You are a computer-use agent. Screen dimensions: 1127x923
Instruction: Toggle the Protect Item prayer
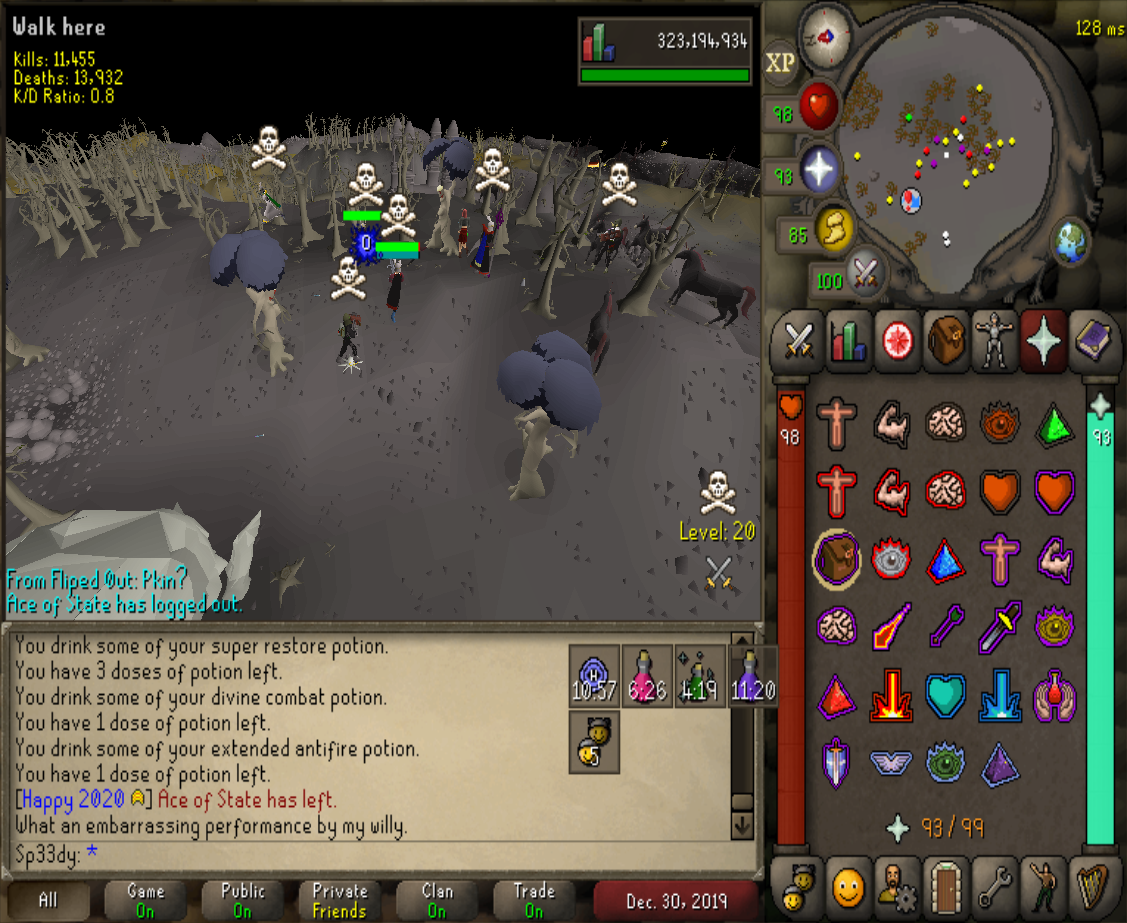[834, 561]
